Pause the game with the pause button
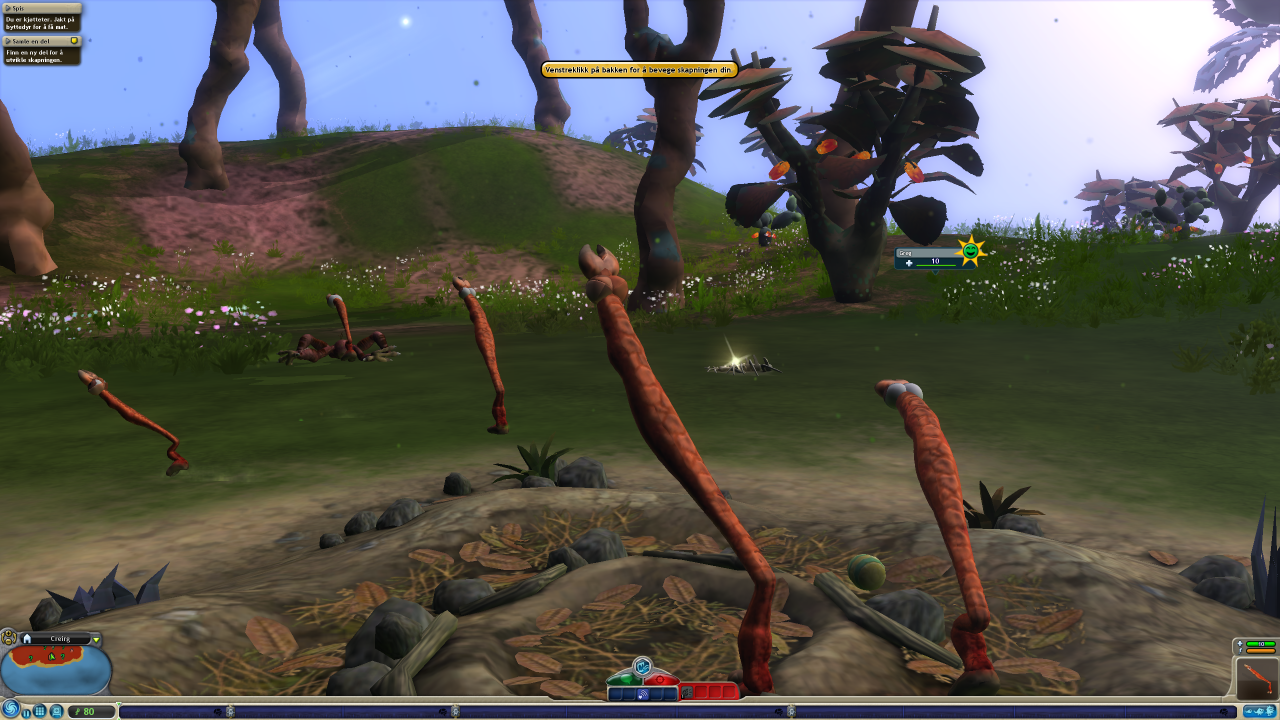This screenshot has width=1280, height=720. [x=27, y=711]
